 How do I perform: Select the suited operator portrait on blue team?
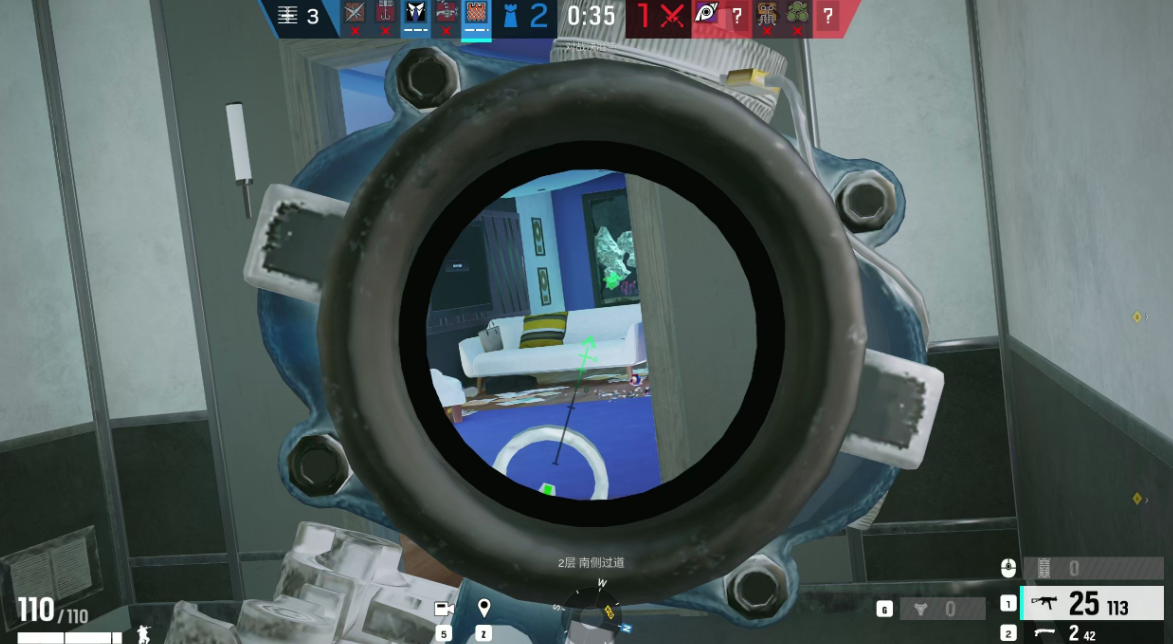(x=415, y=14)
